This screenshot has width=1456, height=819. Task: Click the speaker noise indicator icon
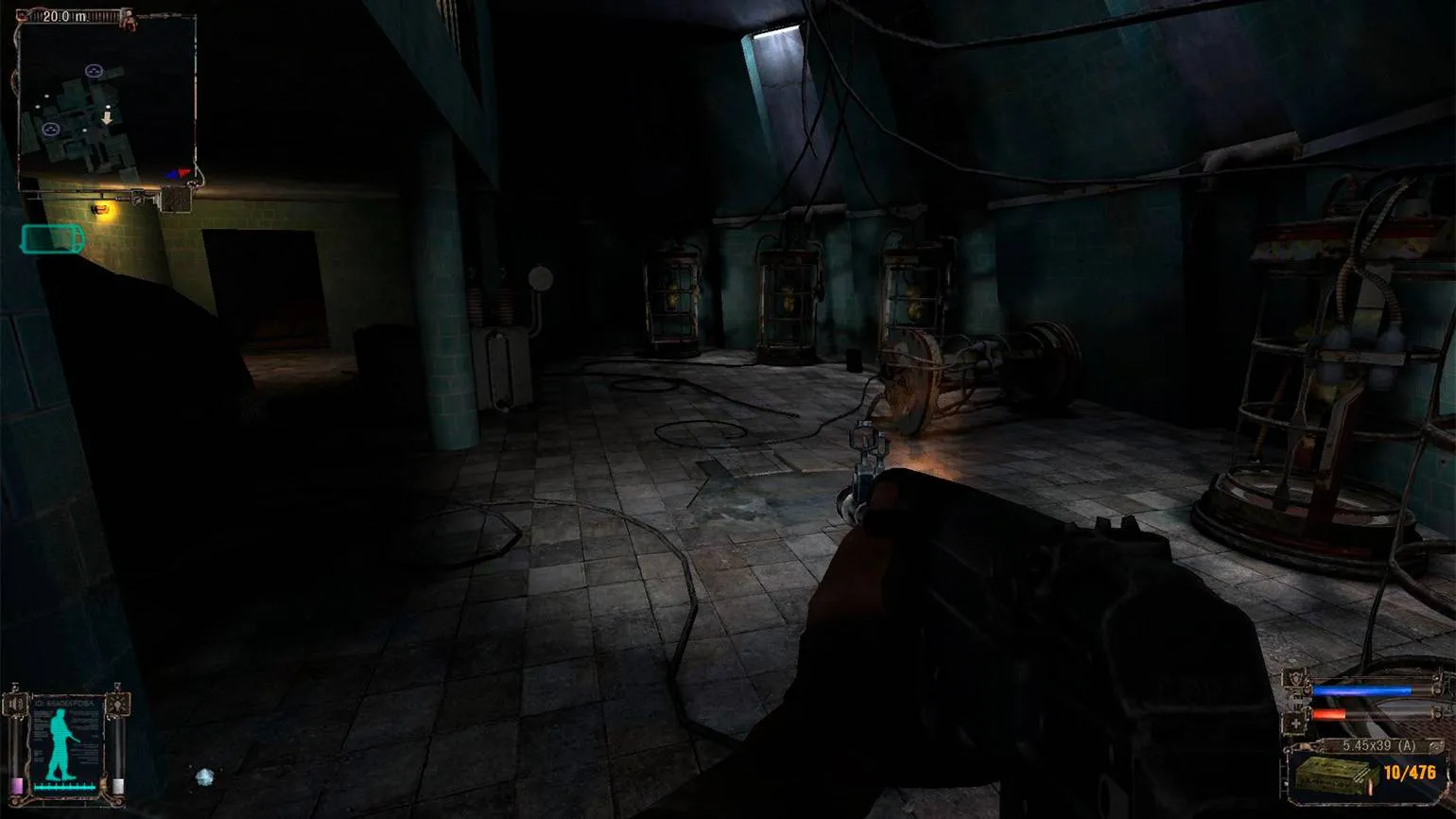pyautogui.click(x=15, y=705)
